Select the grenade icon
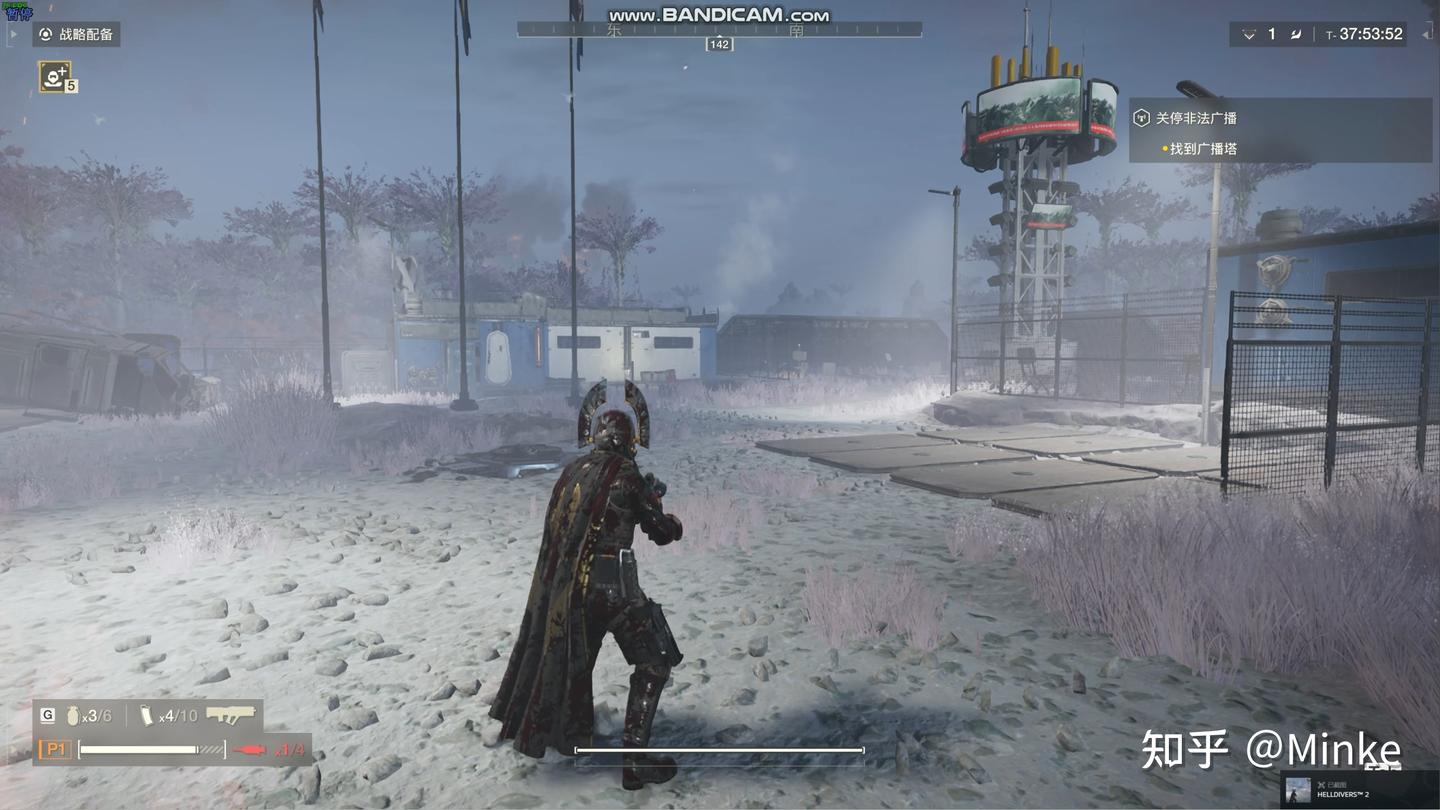 click(x=72, y=716)
